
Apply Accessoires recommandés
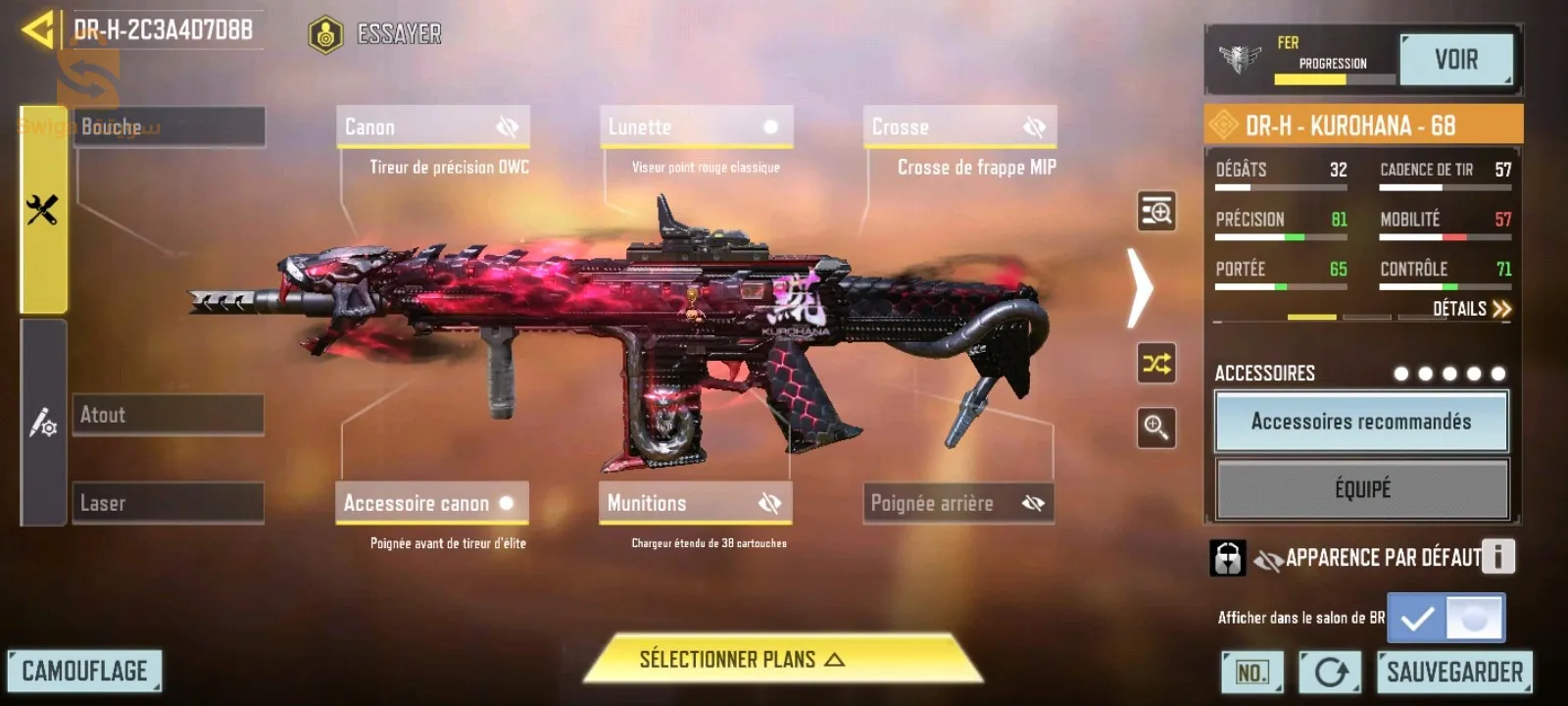click(x=1361, y=422)
